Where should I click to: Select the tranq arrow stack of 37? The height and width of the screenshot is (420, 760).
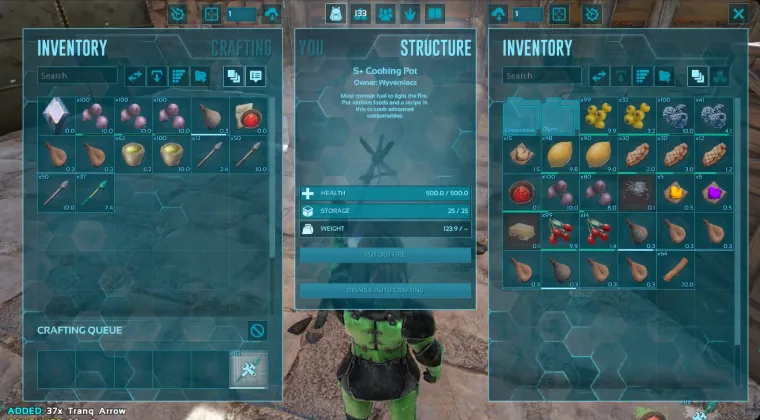(x=95, y=191)
